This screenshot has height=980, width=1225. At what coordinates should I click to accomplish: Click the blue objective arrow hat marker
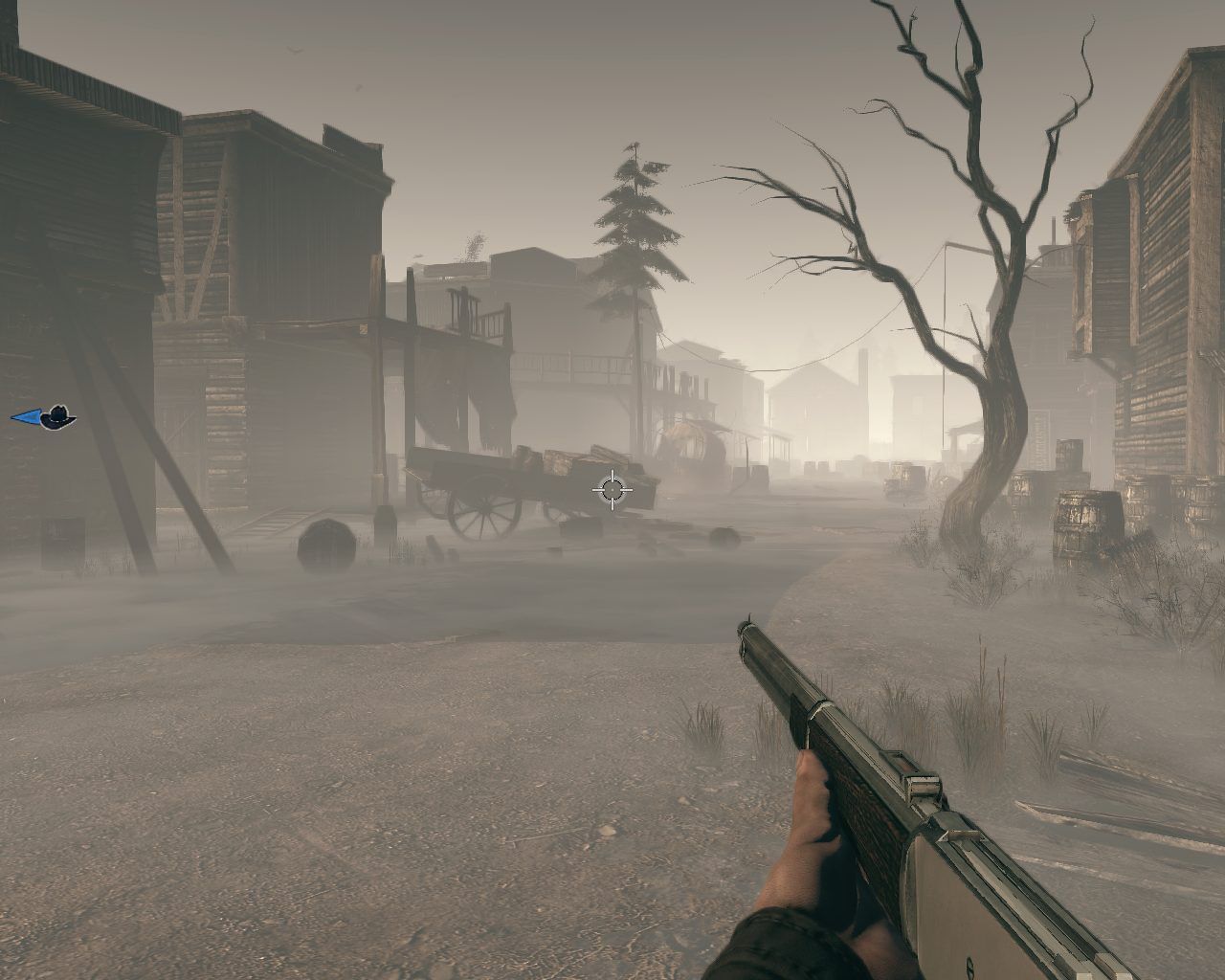point(44,417)
